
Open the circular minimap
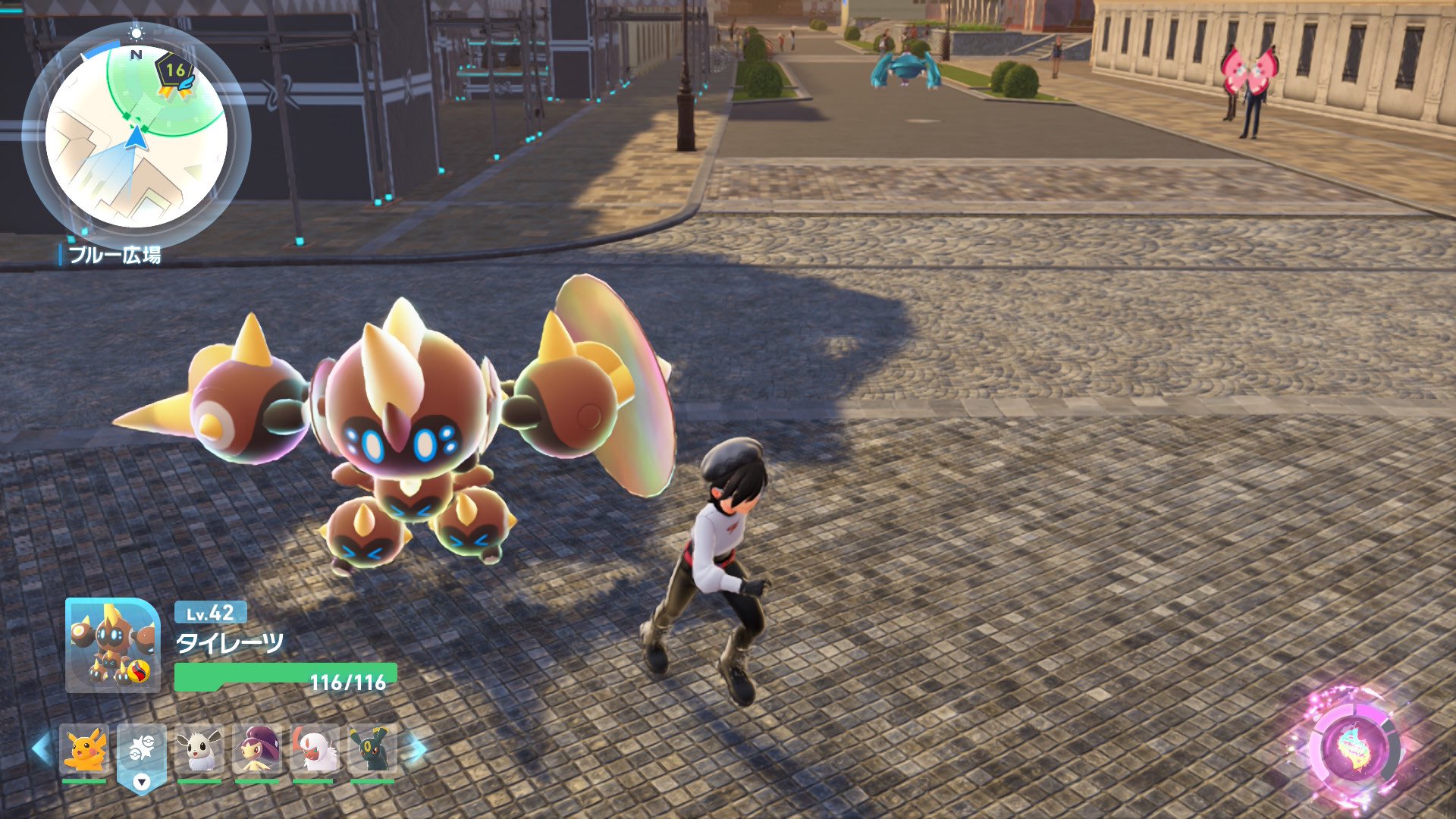tap(136, 136)
